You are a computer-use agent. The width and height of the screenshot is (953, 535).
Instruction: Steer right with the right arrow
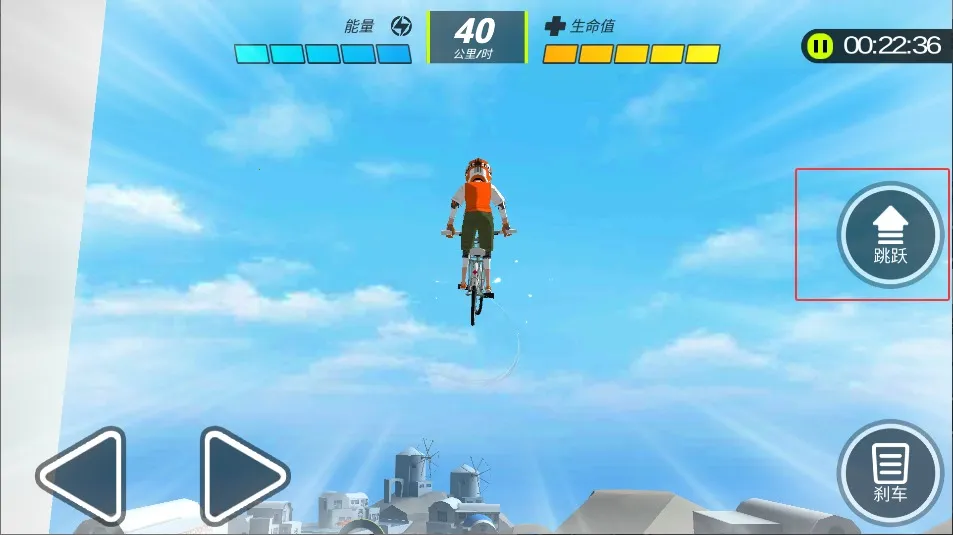click(x=241, y=476)
